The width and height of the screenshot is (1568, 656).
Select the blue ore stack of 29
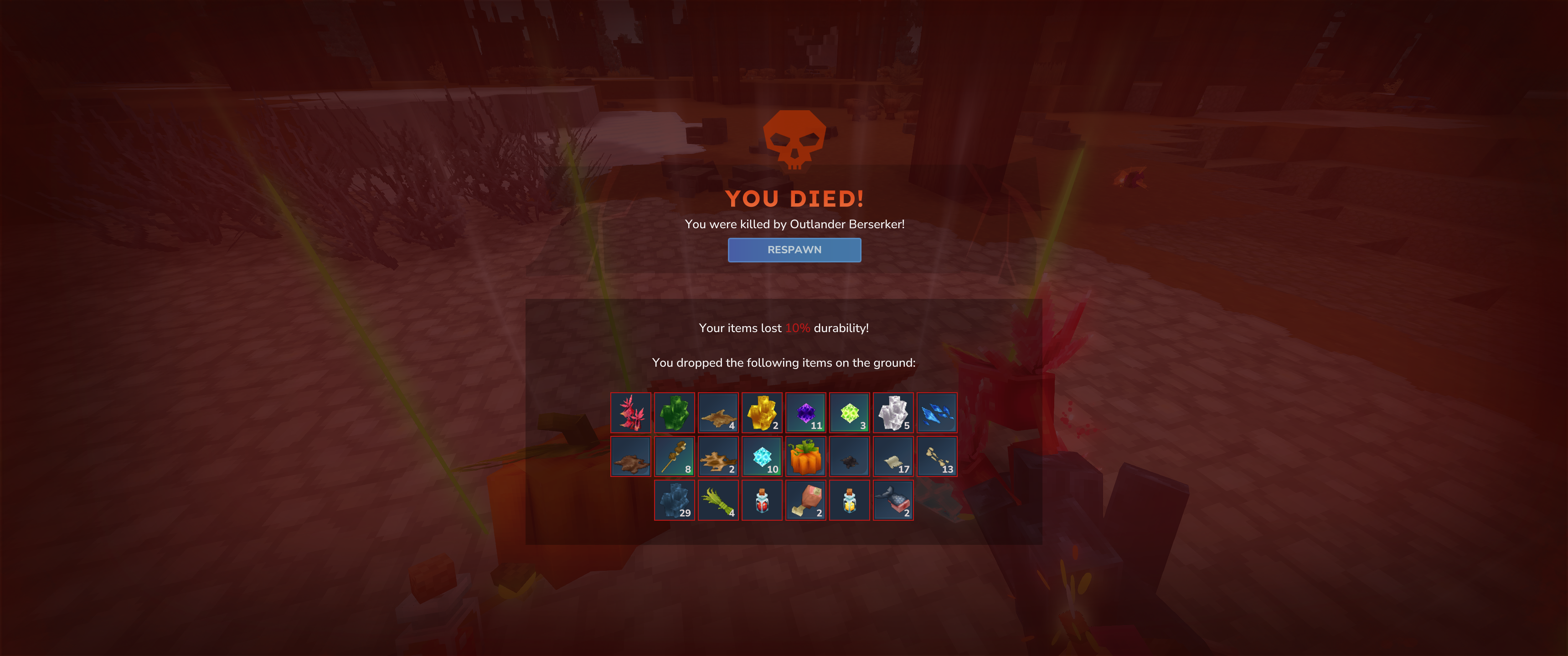675,500
